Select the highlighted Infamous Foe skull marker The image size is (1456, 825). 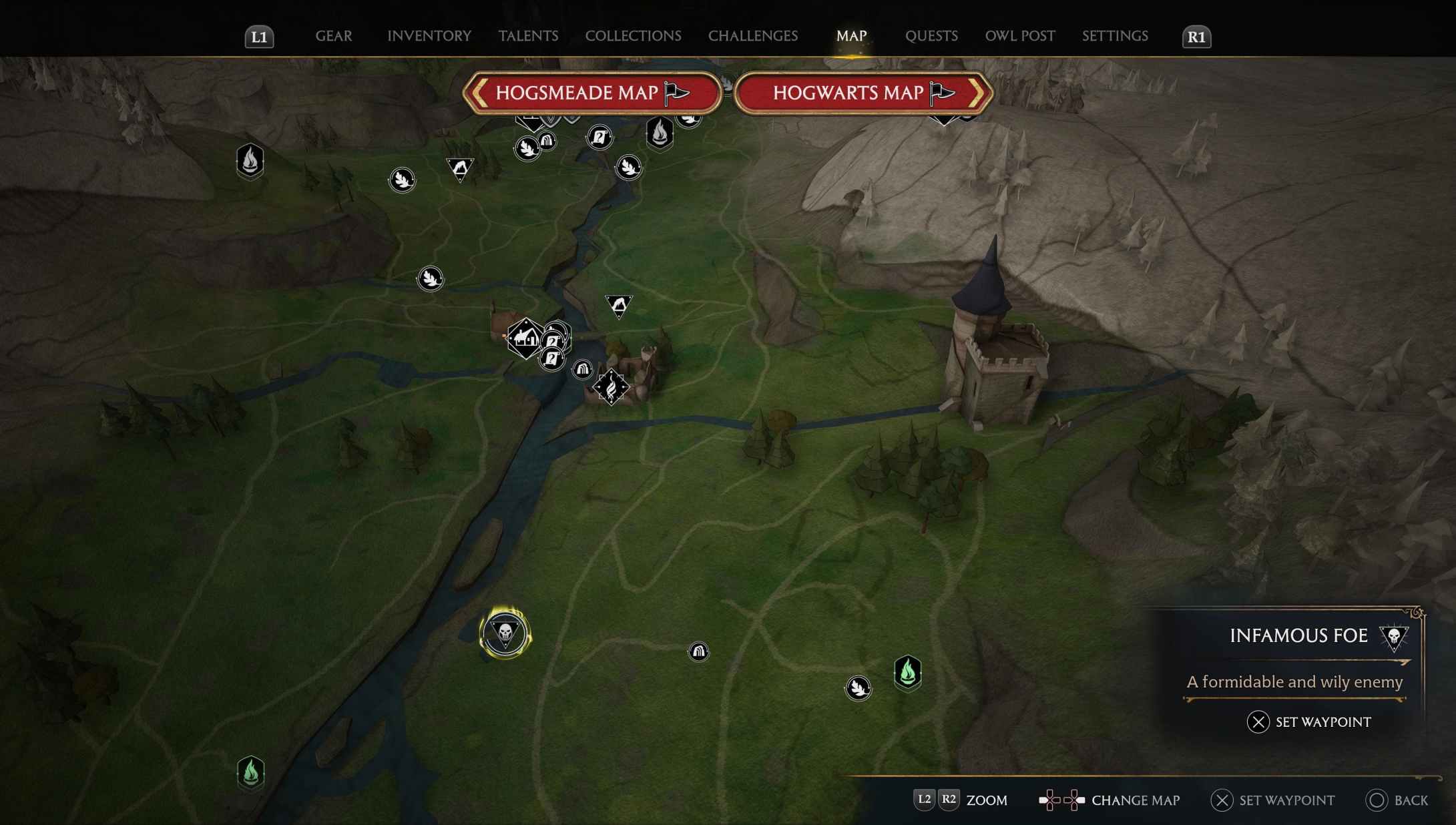click(x=505, y=634)
